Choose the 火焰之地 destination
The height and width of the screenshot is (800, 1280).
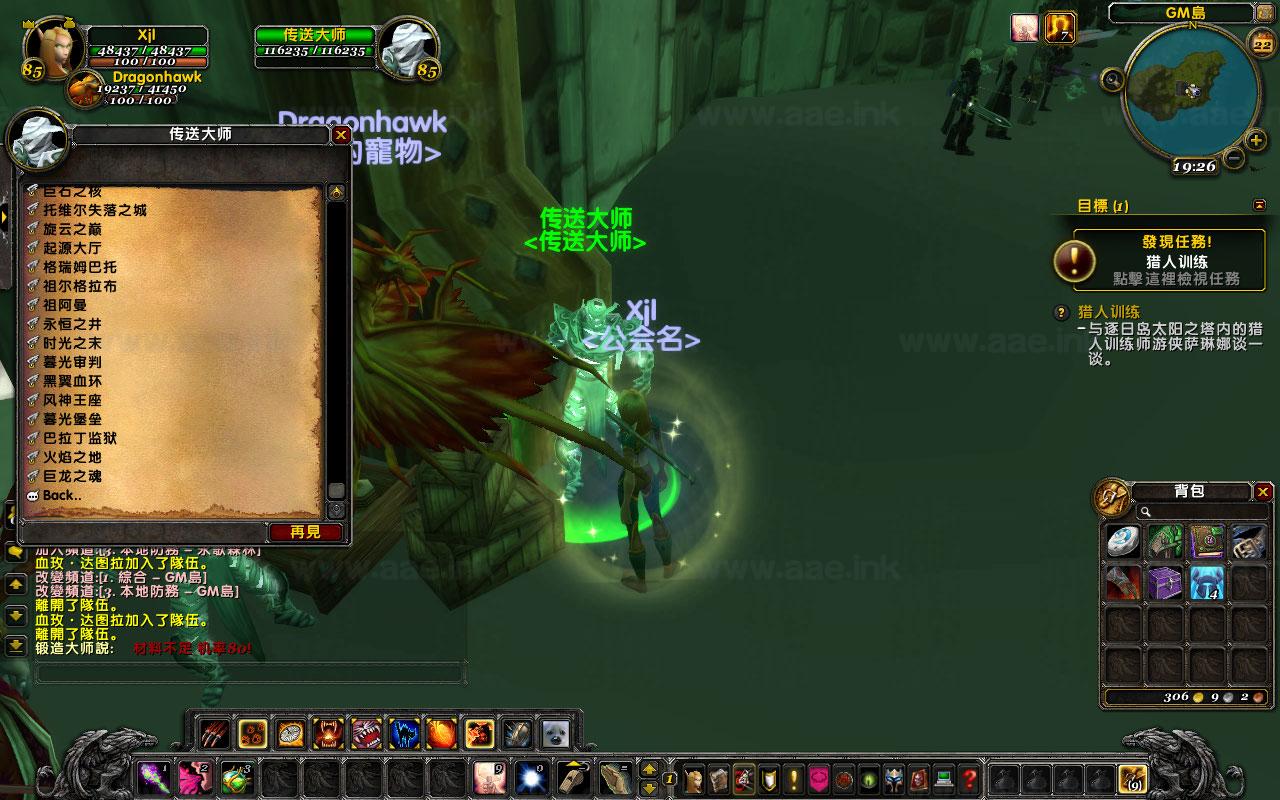[72, 457]
